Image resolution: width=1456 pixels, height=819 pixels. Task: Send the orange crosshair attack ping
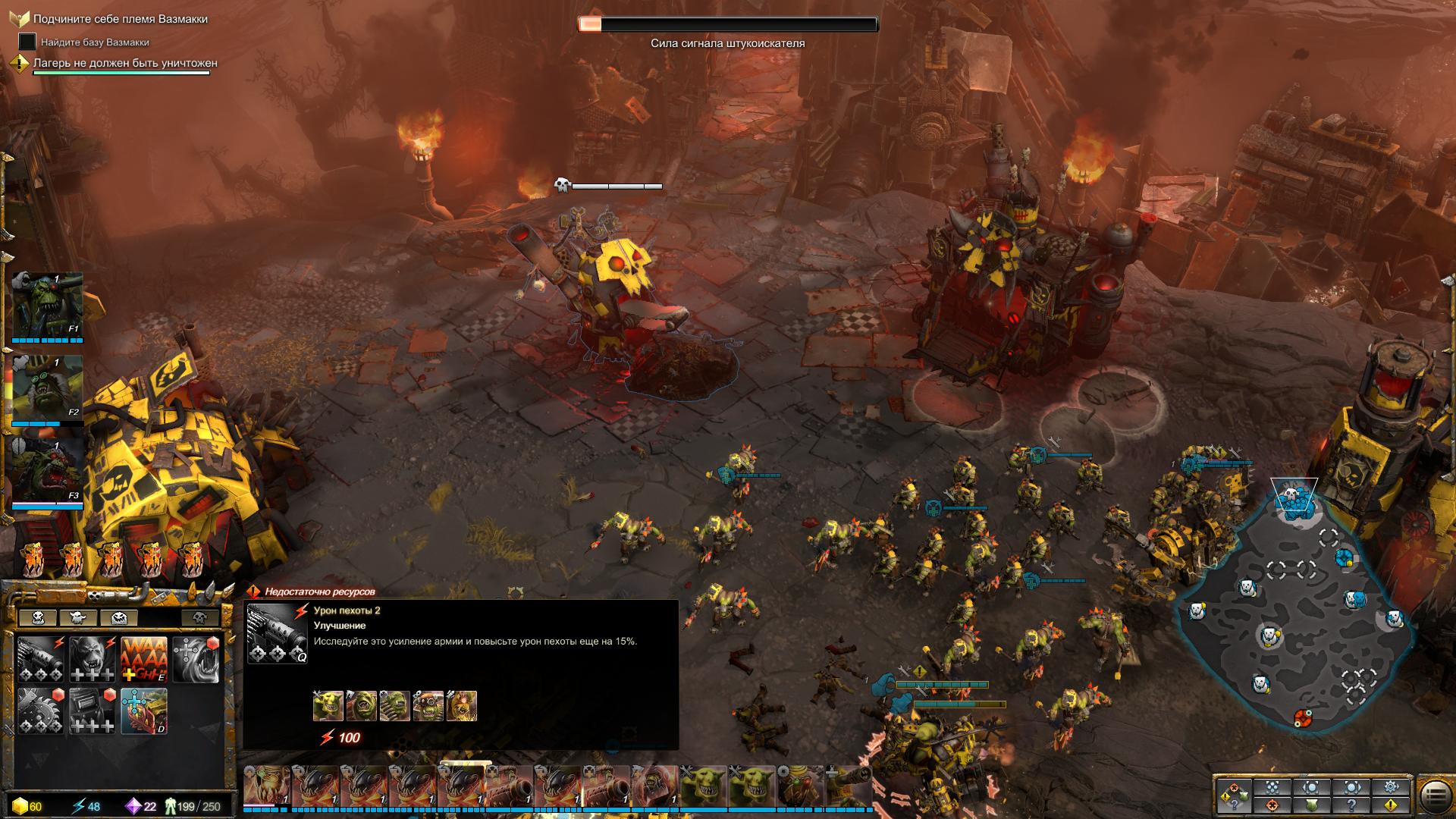(x=1272, y=805)
